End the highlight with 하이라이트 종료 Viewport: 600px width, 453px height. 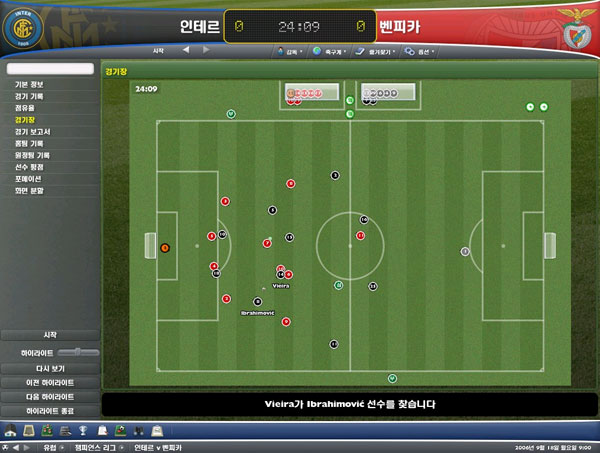pos(50,410)
